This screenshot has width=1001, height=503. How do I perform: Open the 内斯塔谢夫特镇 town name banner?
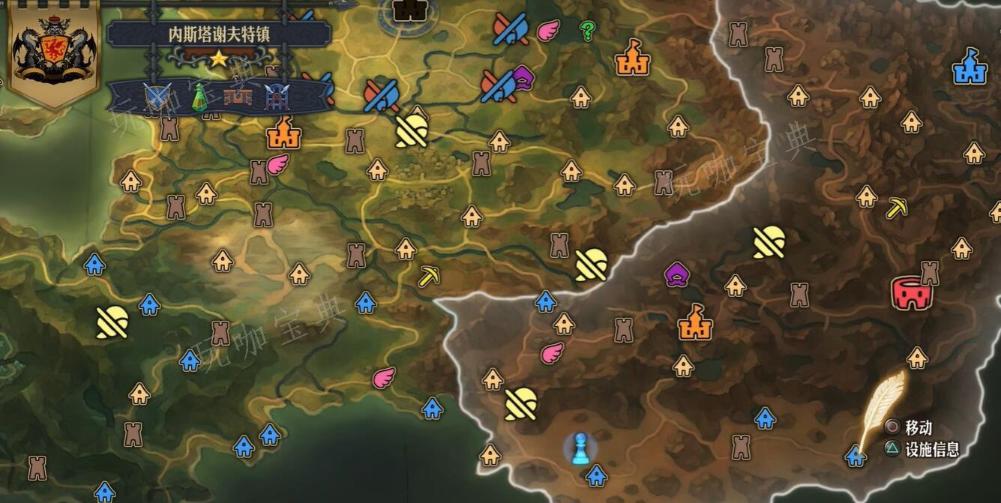tap(218, 33)
